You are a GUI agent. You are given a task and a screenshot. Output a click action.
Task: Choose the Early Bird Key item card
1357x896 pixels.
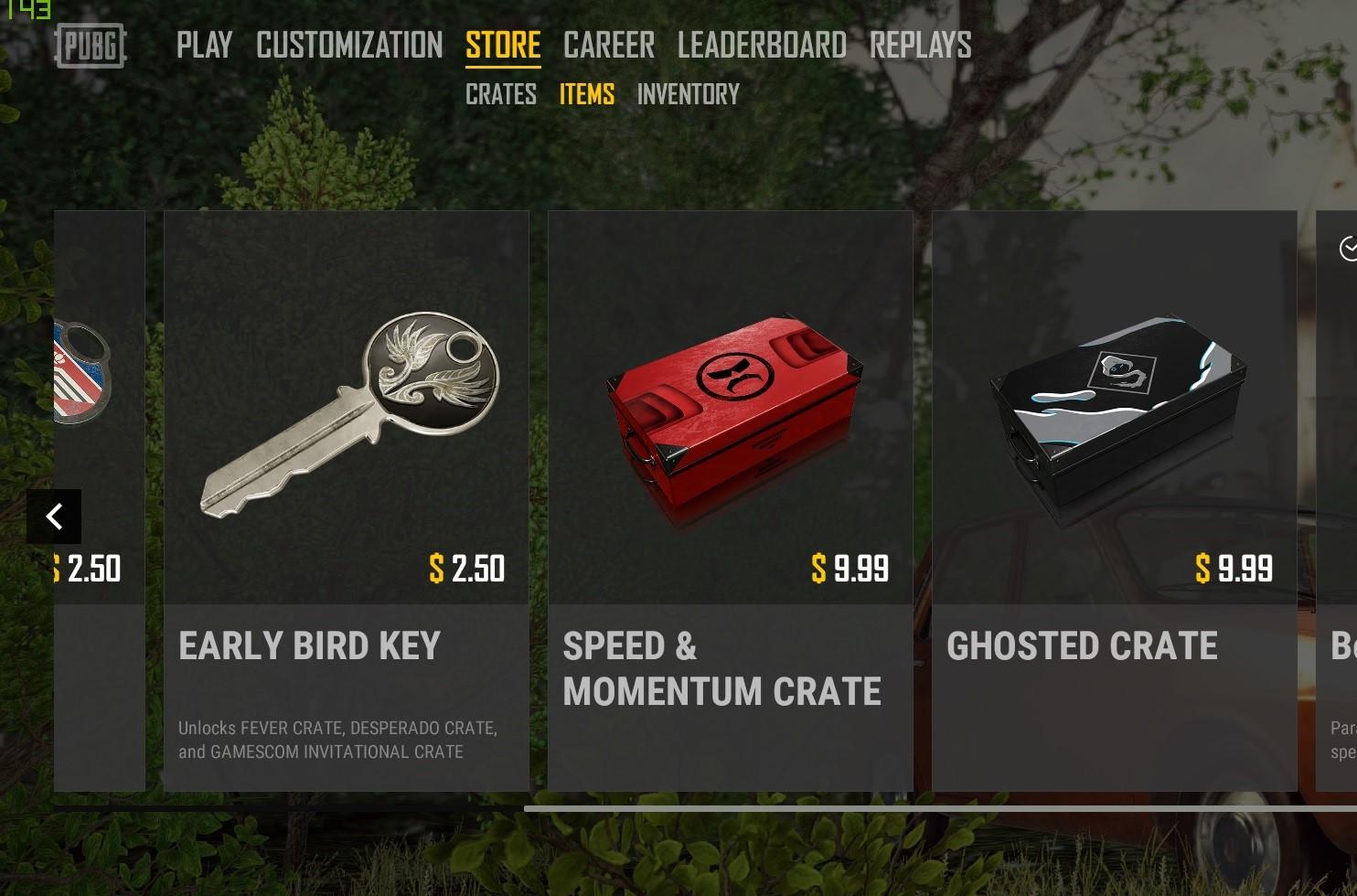click(x=347, y=500)
